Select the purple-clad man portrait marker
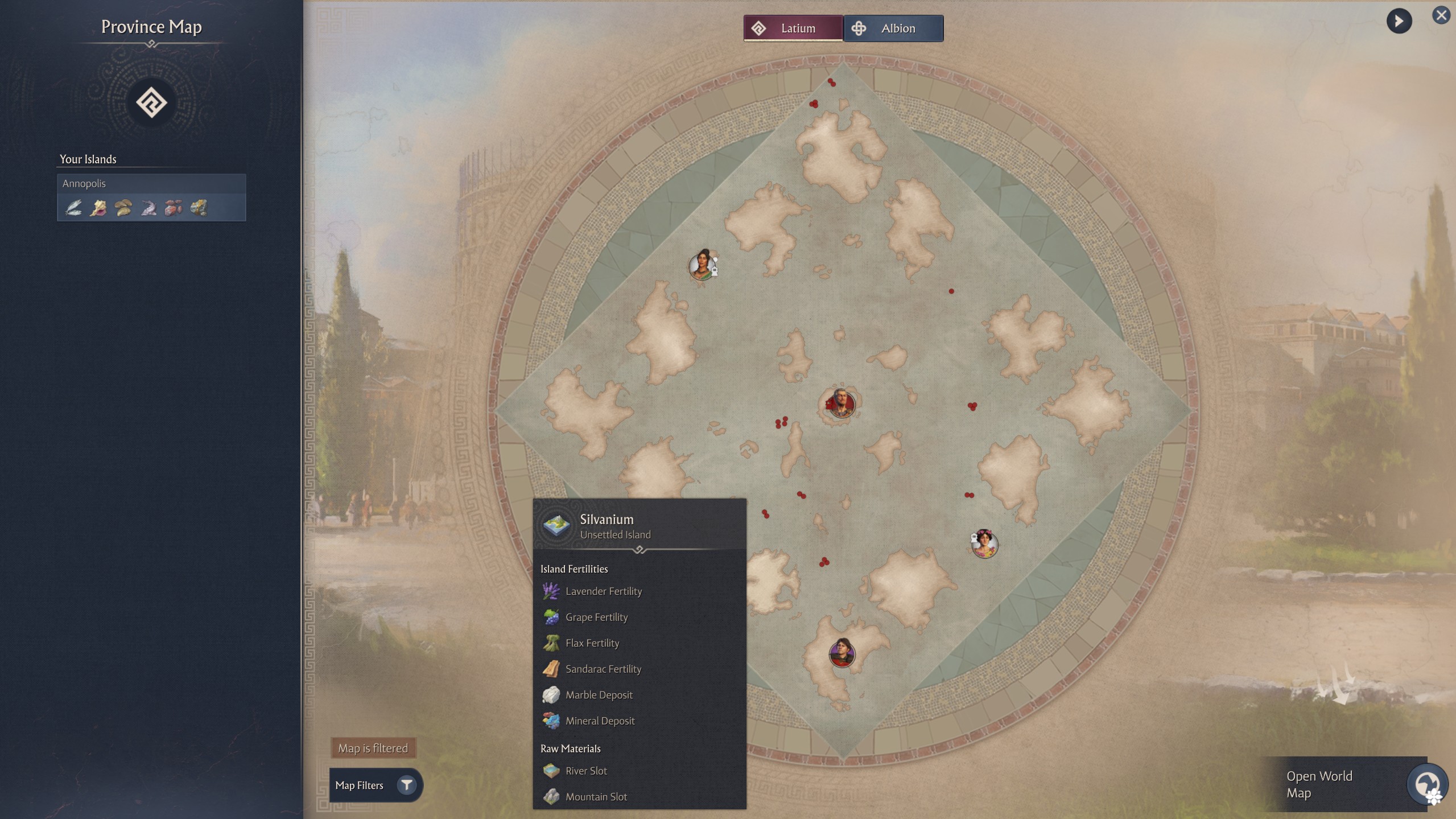Viewport: 1456px width, 819px height. point(842,653)
